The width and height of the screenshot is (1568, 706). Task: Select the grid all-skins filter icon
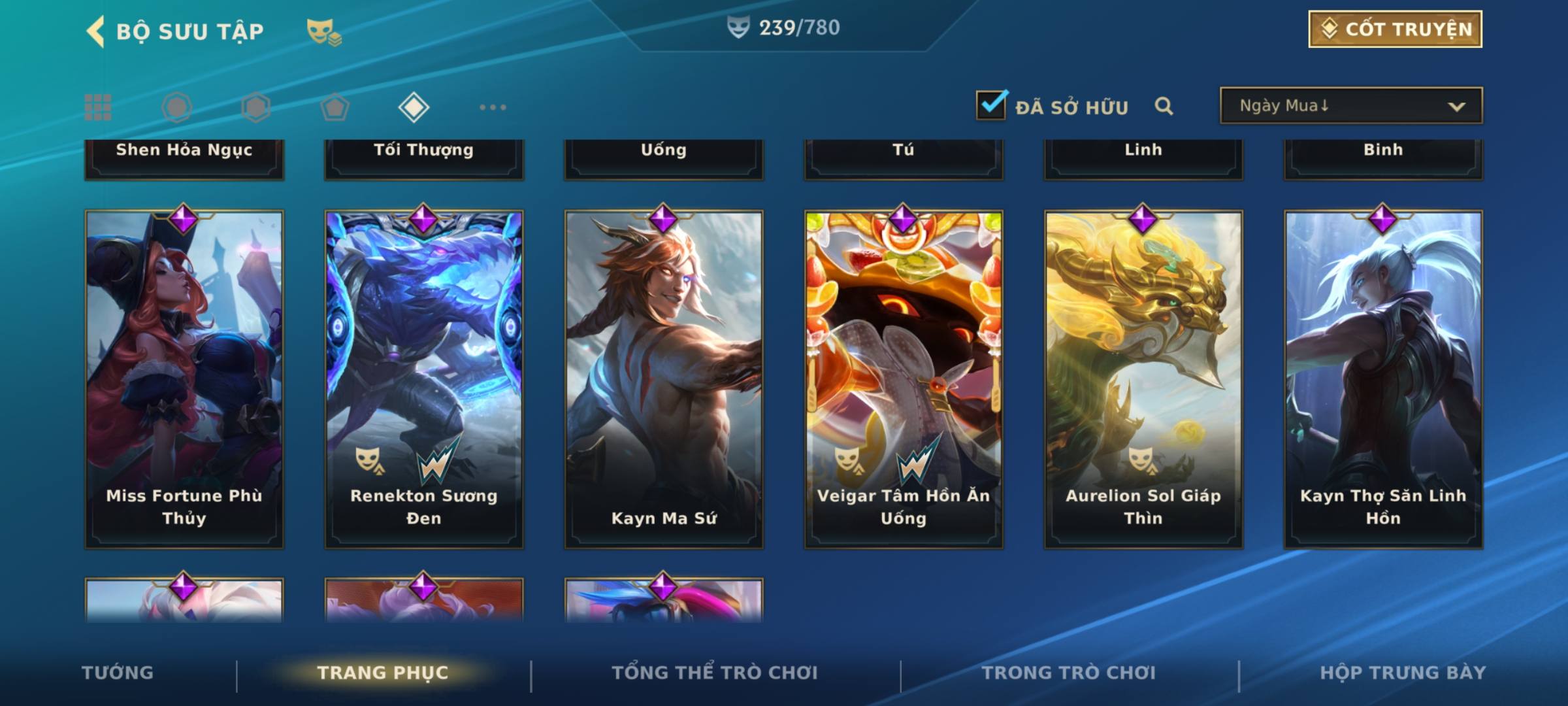[x=98, y=107]
